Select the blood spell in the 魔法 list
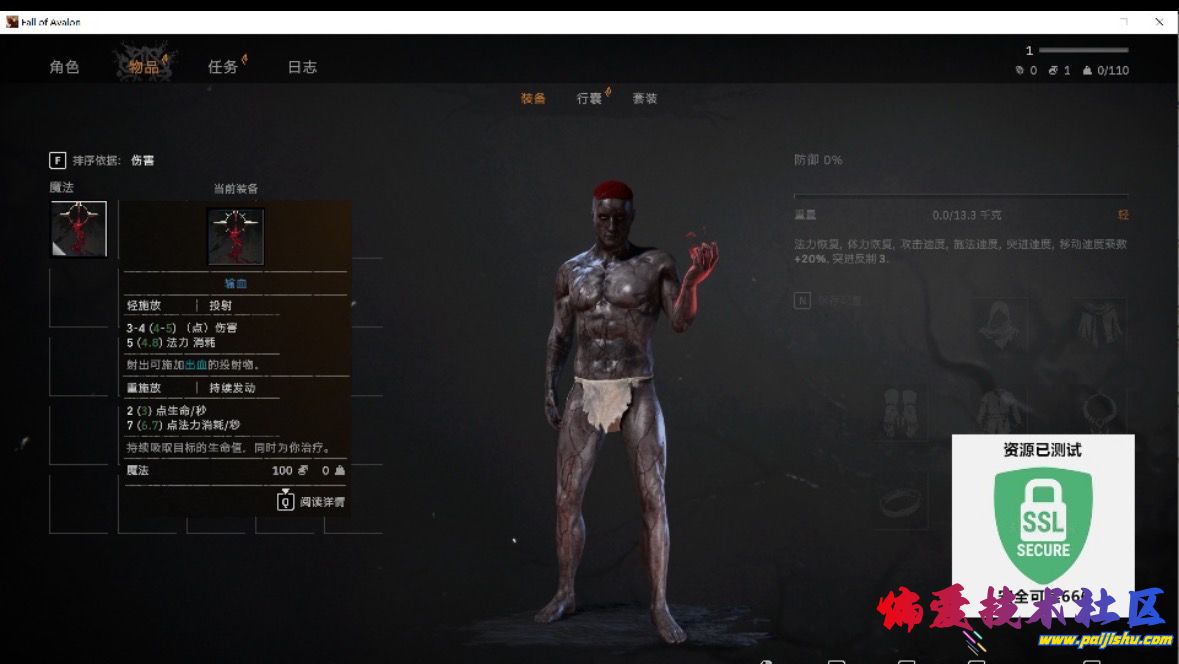Image resolution: width=1179 pixels, height=664 pixels. 79,229
